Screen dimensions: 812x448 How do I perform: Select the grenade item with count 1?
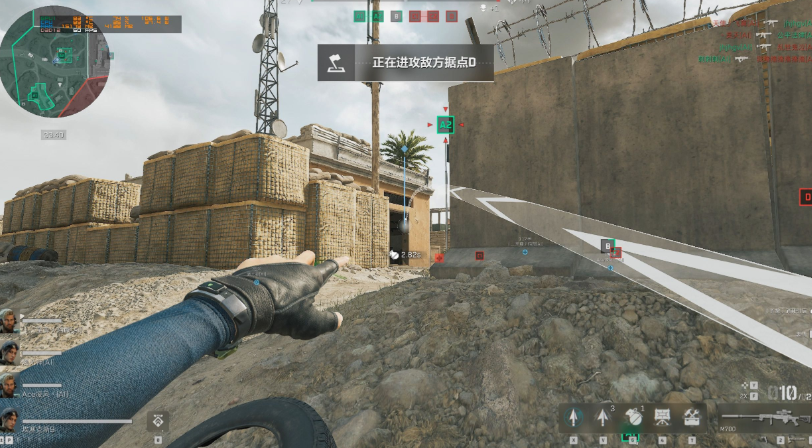[632, 416]
